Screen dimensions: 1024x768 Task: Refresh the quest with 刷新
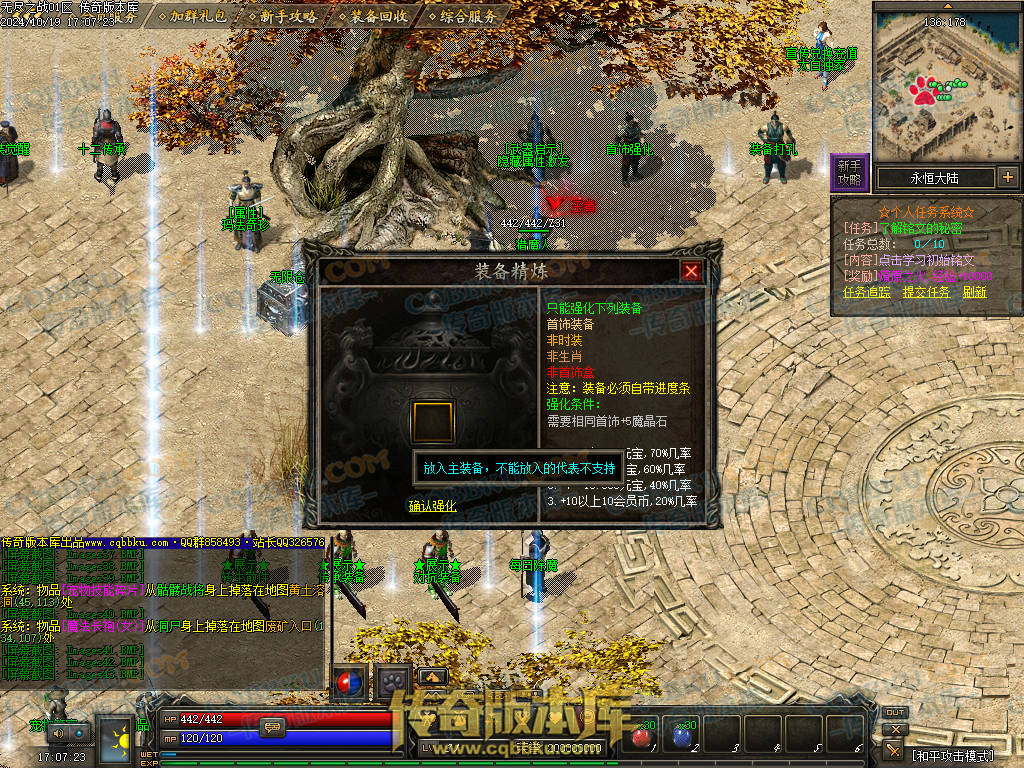pos(975,292)
